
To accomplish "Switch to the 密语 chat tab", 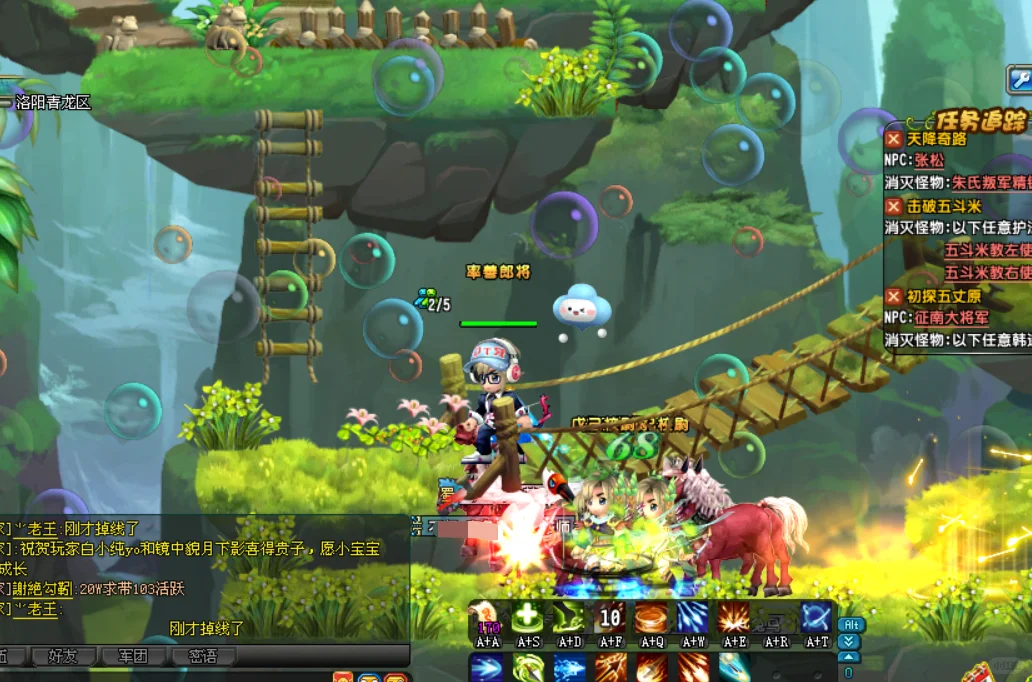I will point(203,656).
